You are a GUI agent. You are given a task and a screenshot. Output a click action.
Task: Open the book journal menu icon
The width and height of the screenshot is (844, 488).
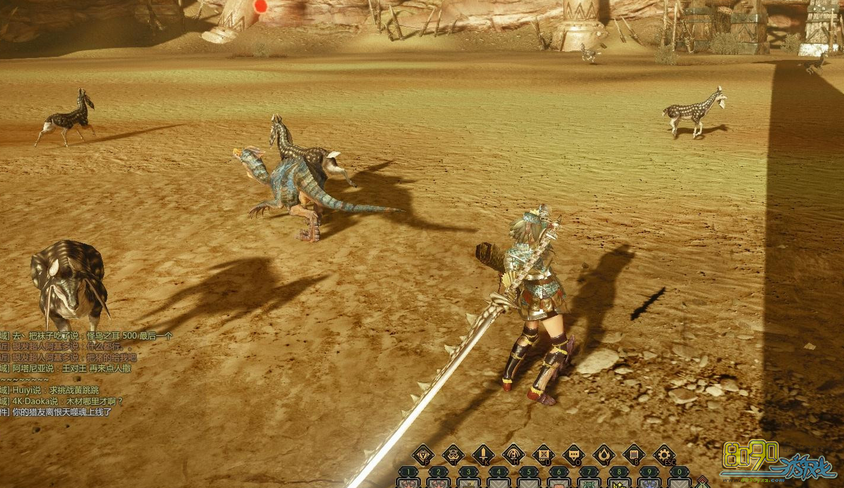click(x=633, y=454)
